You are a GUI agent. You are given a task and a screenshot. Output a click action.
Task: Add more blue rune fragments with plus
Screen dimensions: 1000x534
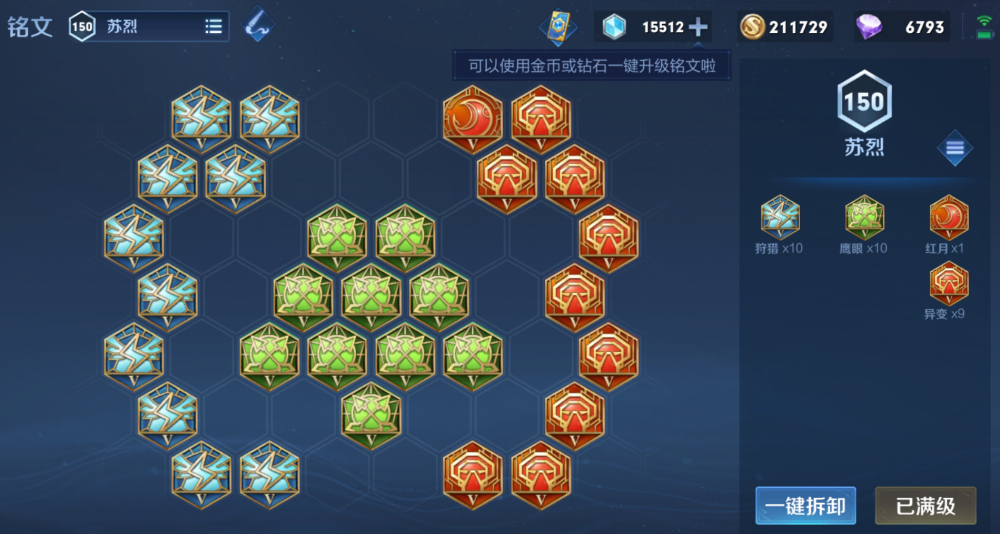pyautogui.click(x=698, y=27)
